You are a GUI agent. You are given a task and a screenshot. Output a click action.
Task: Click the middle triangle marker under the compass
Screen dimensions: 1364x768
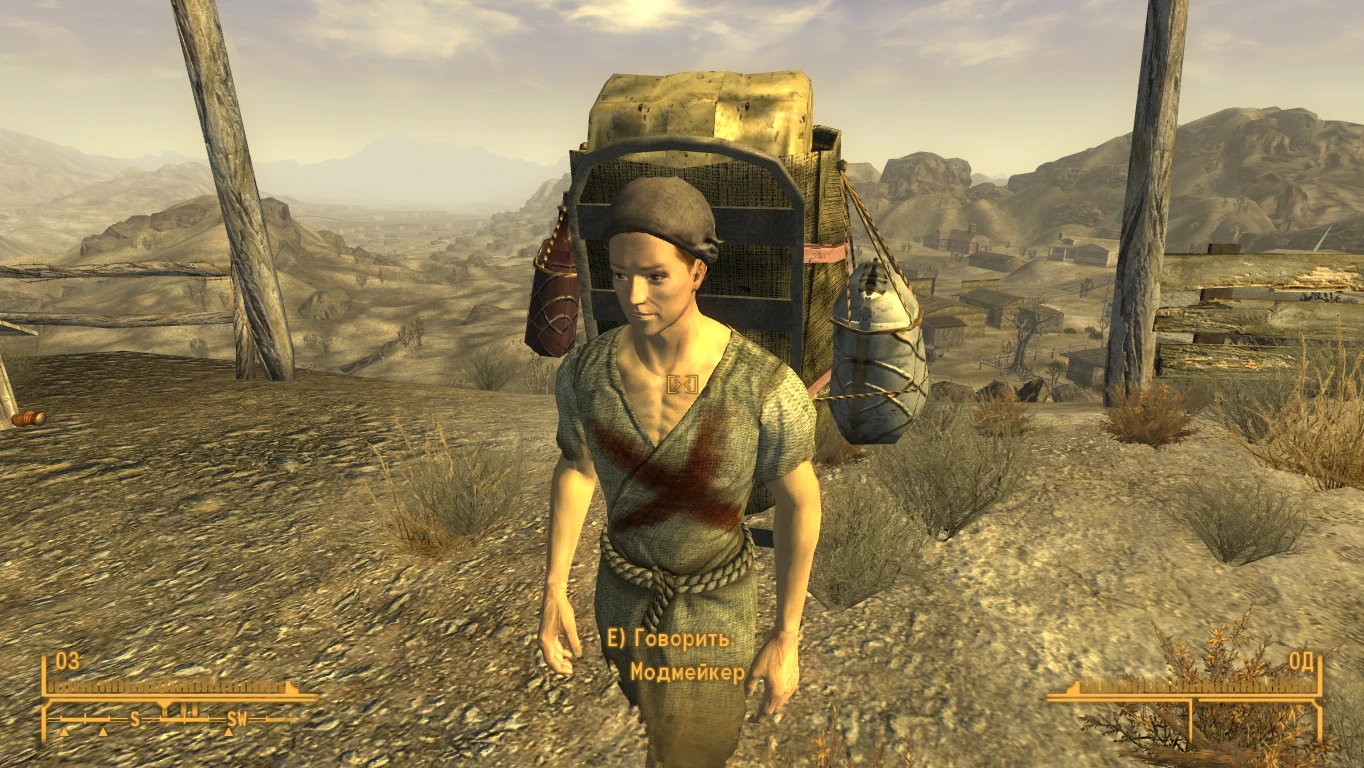pyautogui.click(x=102, y=732)
